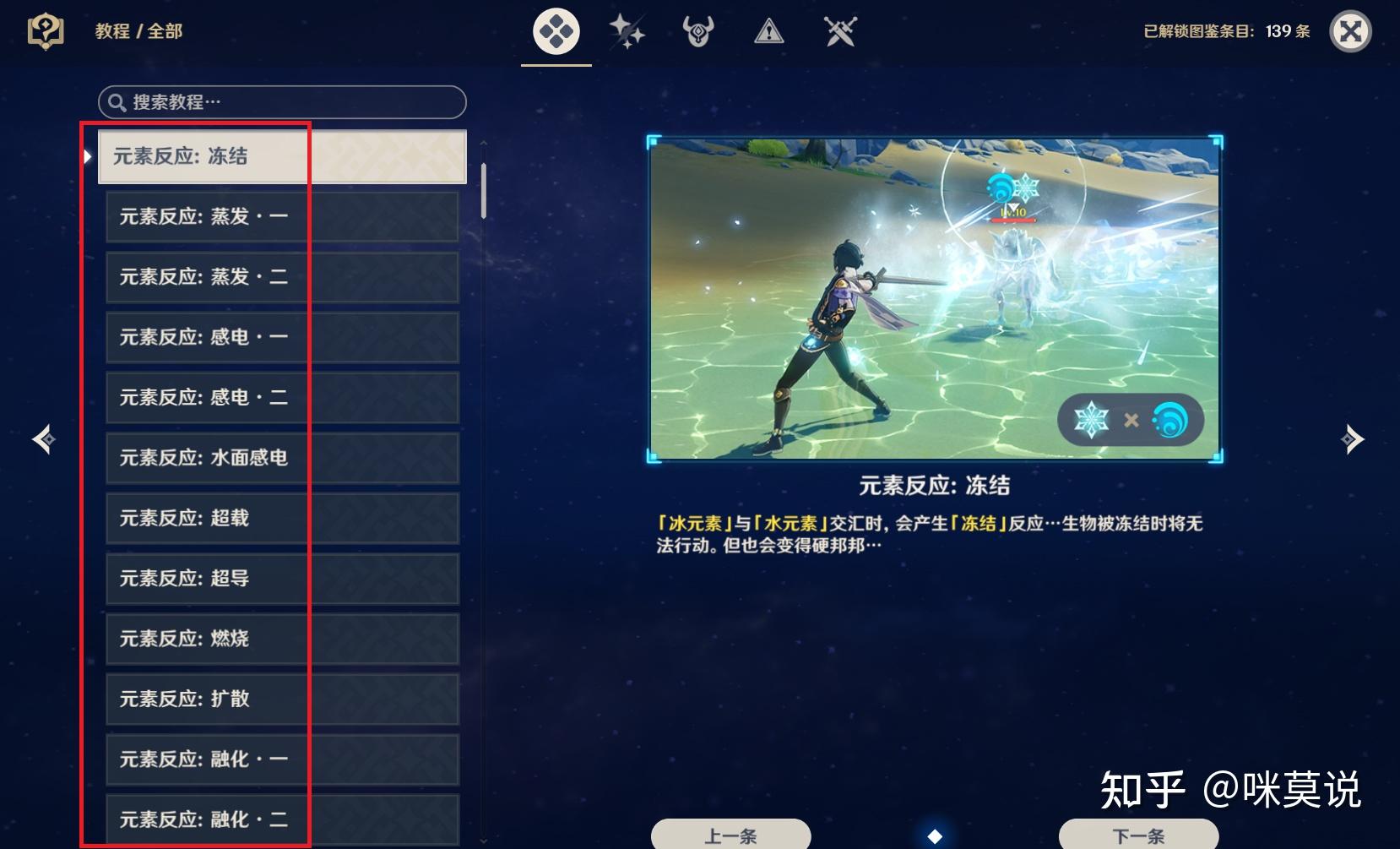Click the Hydro droplet icon in the reaction formula
Viewport: 1400px width, 849px height.
click(1166, 420)
